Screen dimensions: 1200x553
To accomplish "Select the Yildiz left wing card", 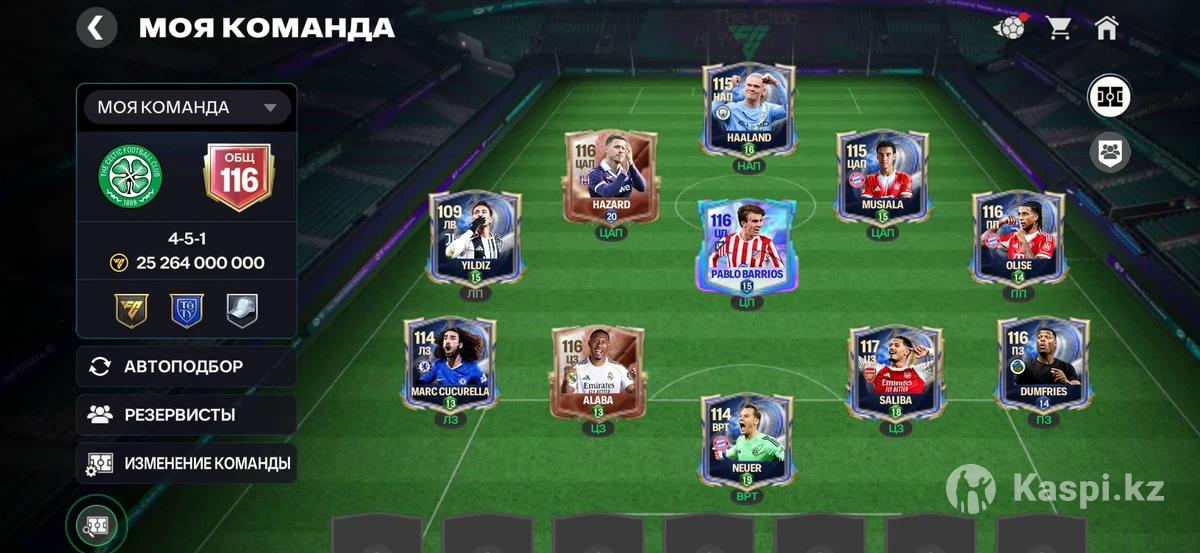I will pos(474,237).
